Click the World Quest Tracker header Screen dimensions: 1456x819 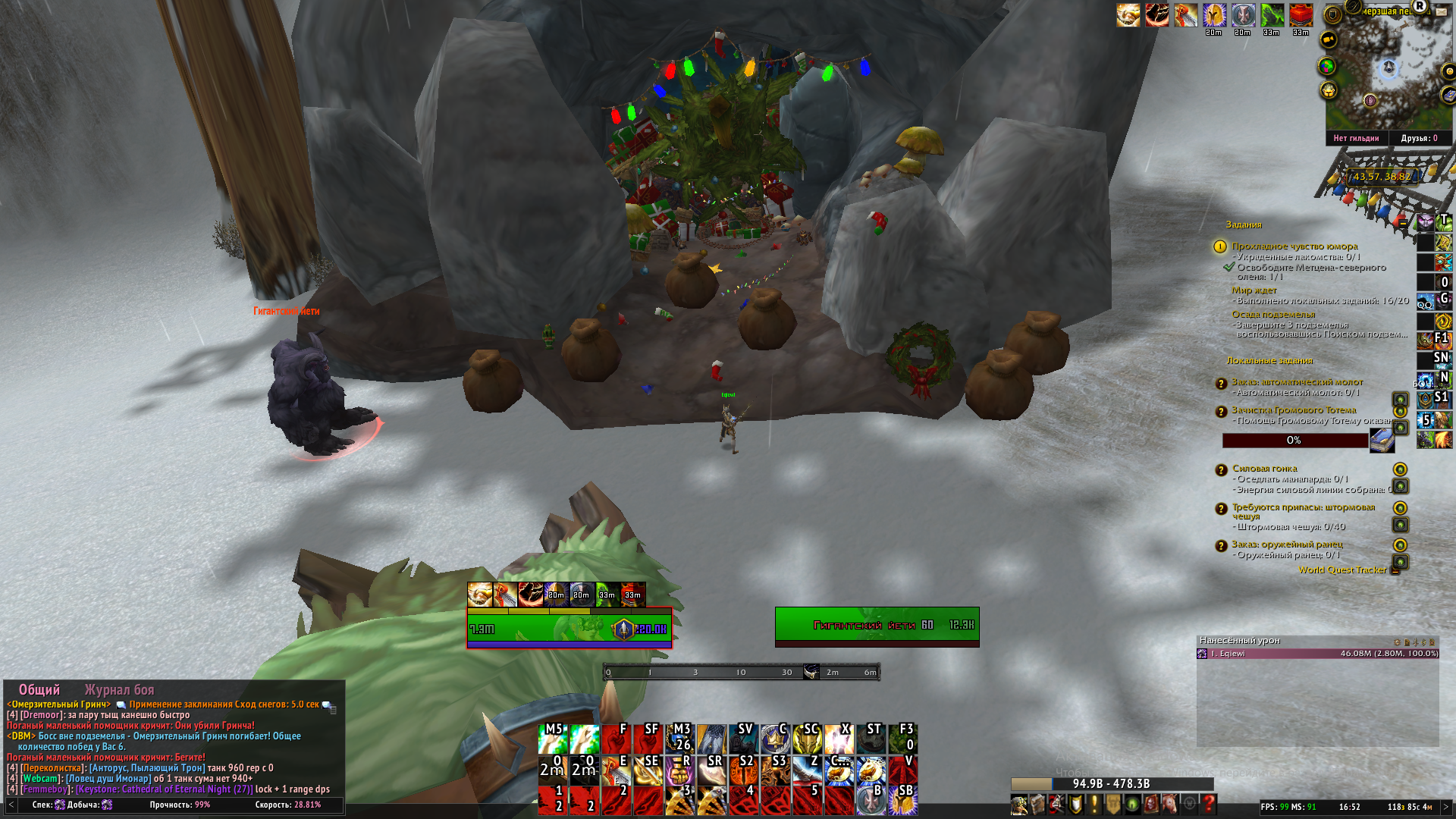point(1341,570)
